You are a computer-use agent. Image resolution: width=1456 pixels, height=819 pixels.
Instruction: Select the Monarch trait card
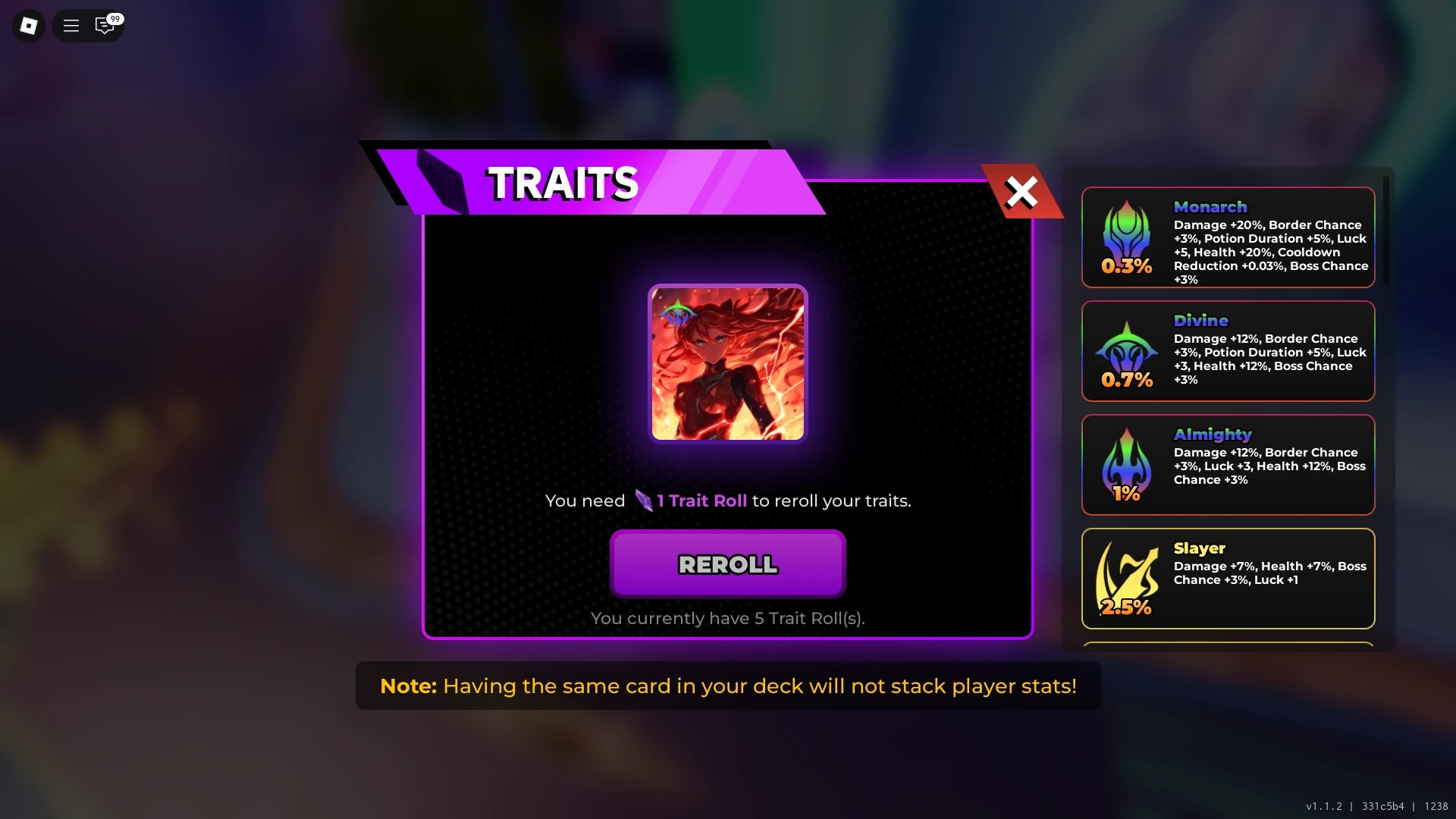point(1228,237)
